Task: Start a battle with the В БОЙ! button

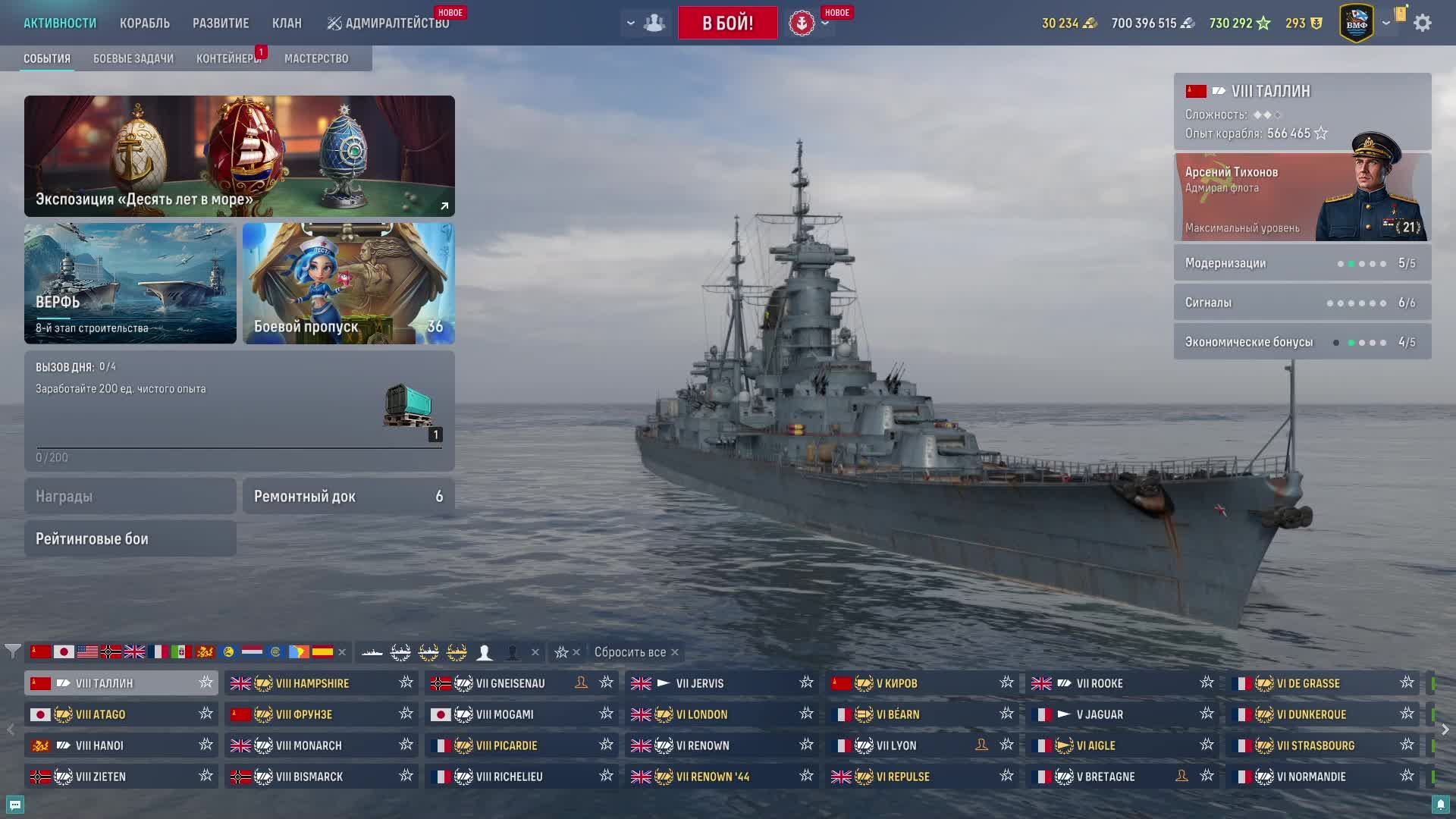Action: [727, 23]
